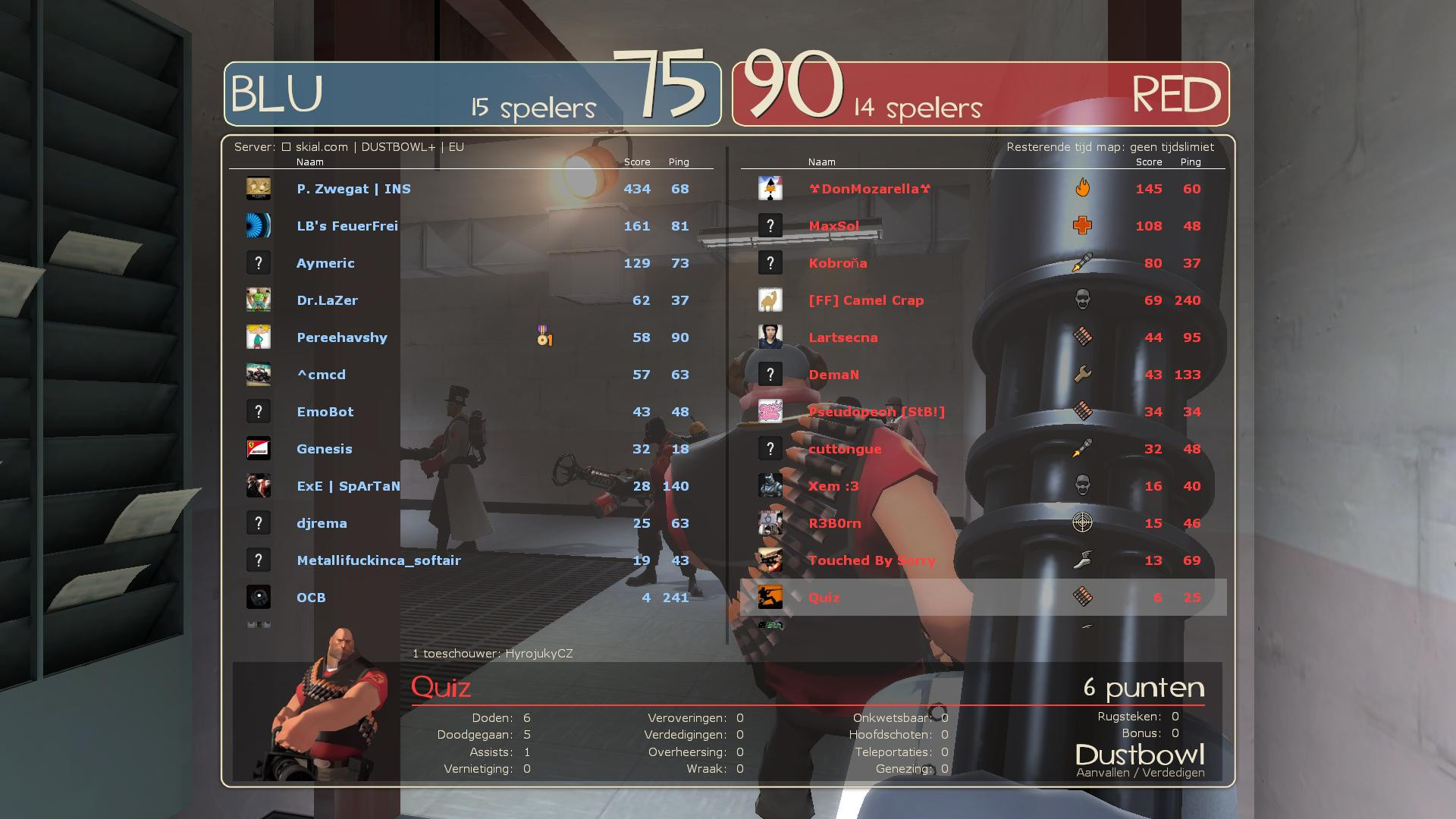This screenshot has height=819, width=1456.
Task: Select the Scout winged-shoe icon beside Touched By Sorry
Action: point(1084,560)
